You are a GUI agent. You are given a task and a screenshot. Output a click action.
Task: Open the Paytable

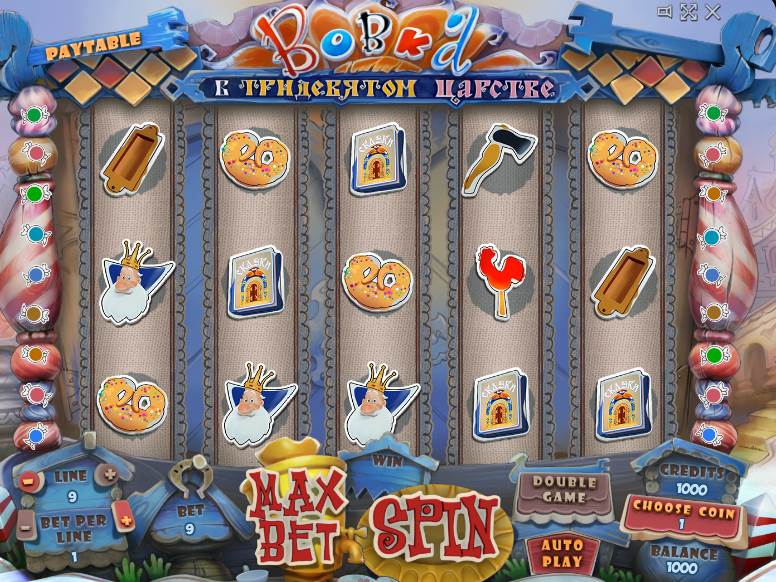[x=92, y=40]
